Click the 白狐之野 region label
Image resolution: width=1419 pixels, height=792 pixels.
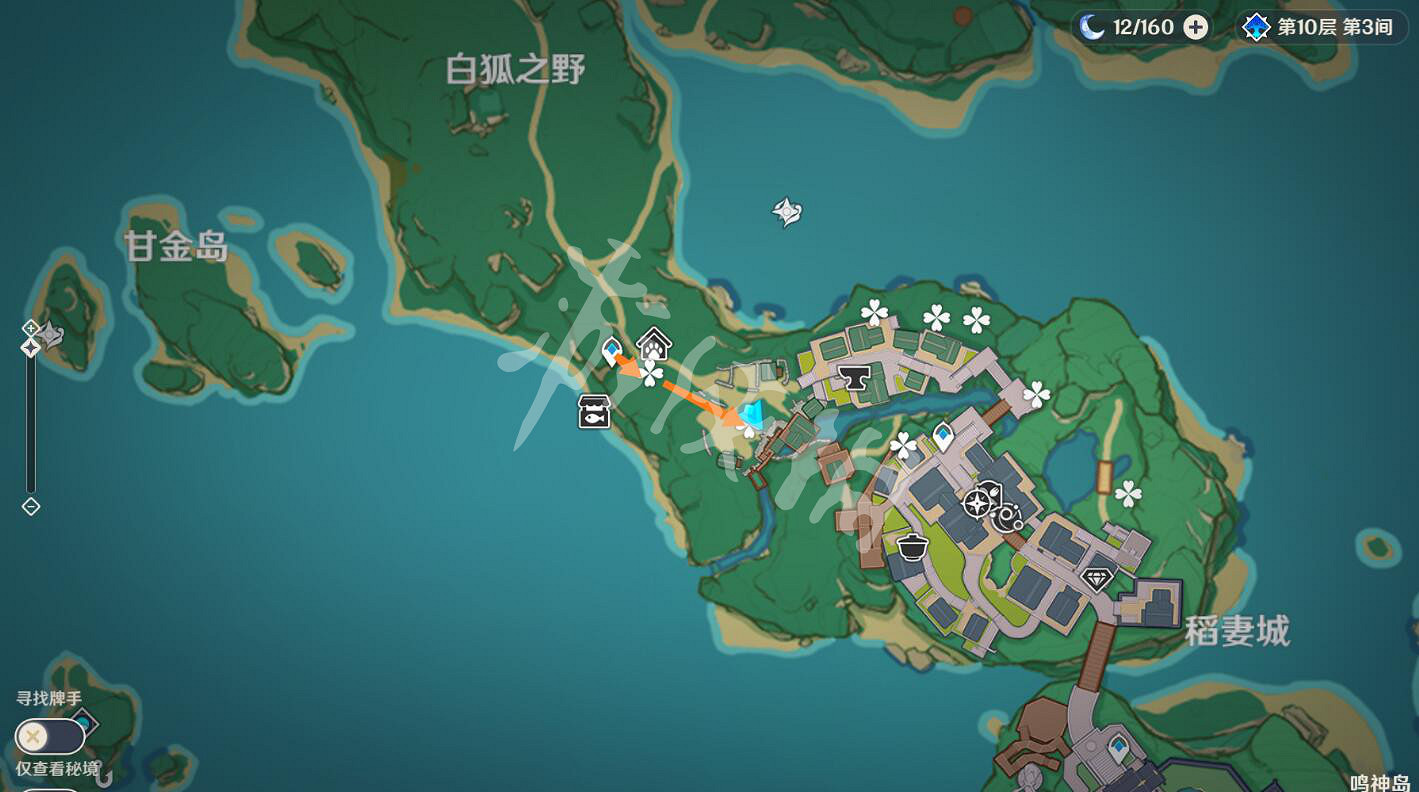tap(516, 72)
